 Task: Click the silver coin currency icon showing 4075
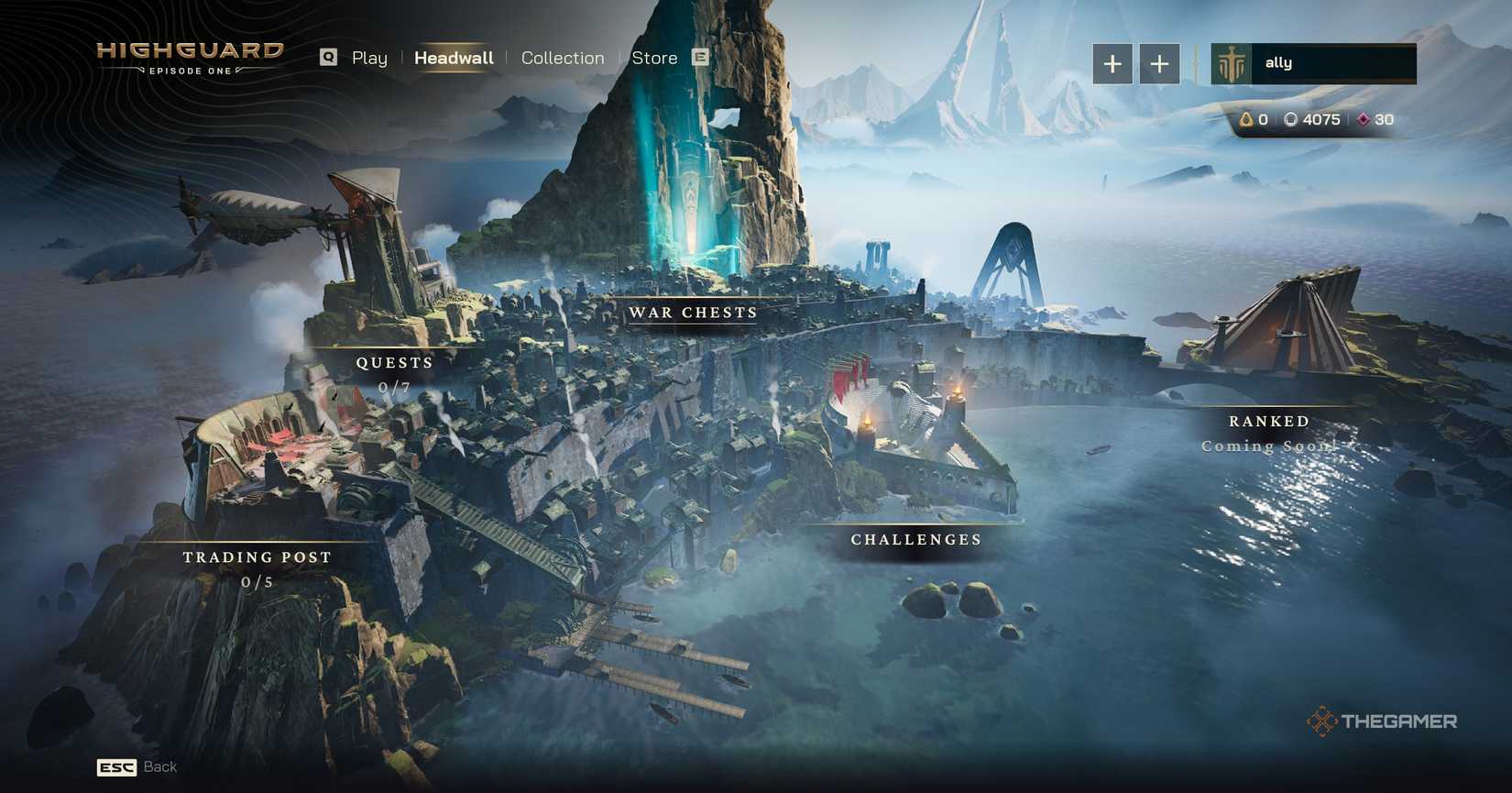(x=1293, y=119)
